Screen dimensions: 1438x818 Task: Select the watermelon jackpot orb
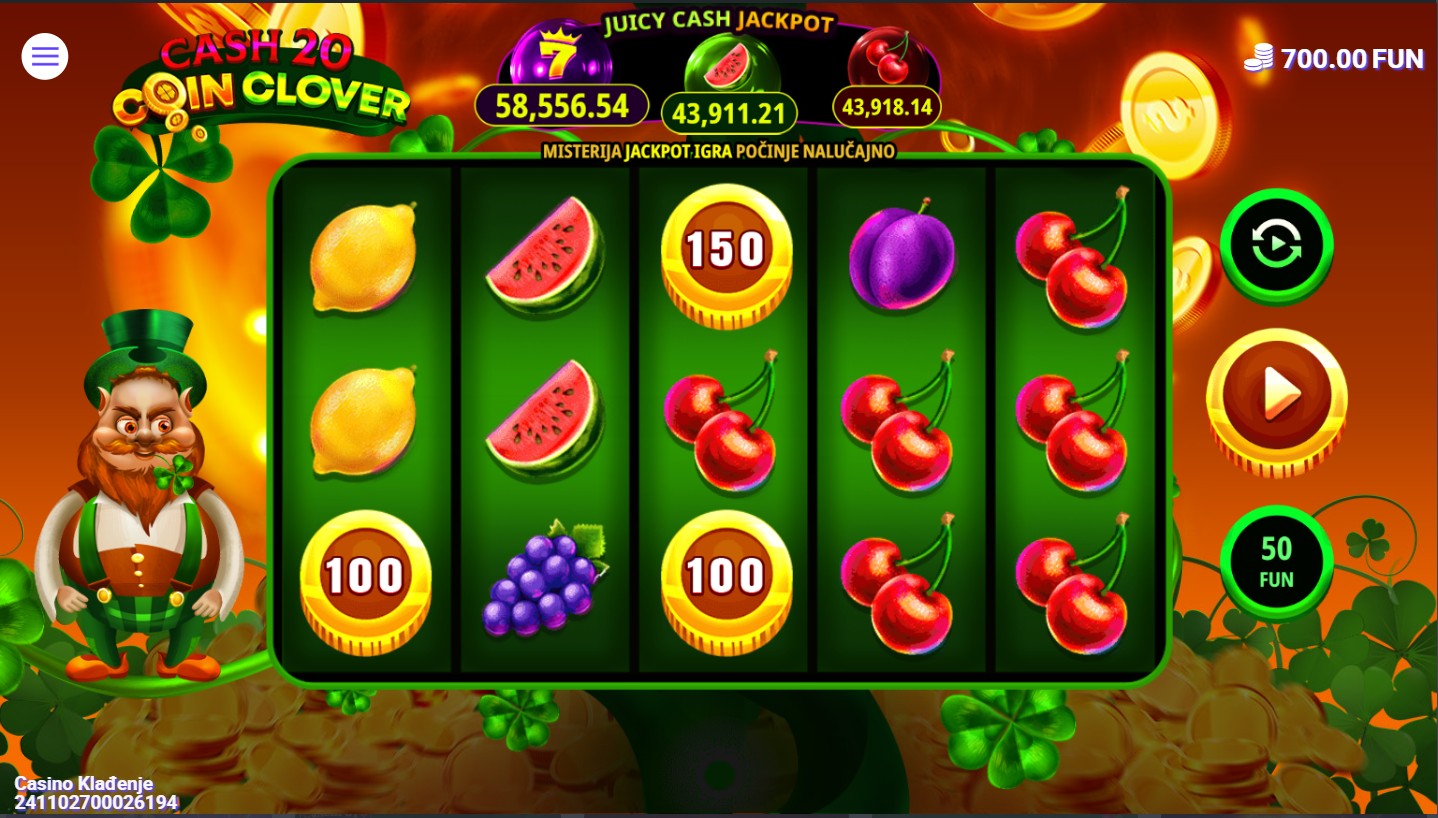[728, 66]
